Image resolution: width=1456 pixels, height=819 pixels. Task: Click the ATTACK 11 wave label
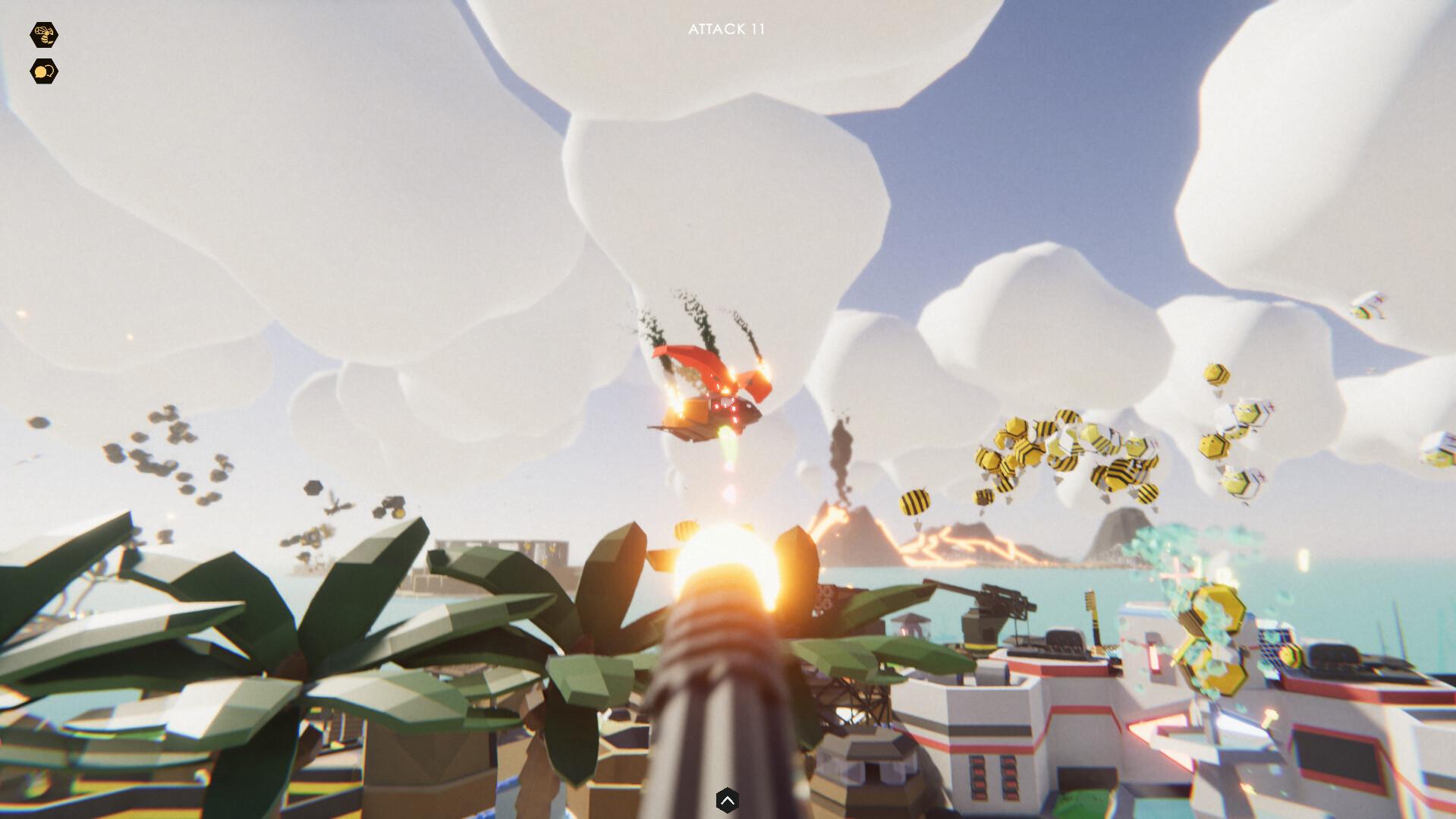pos(727,31)
